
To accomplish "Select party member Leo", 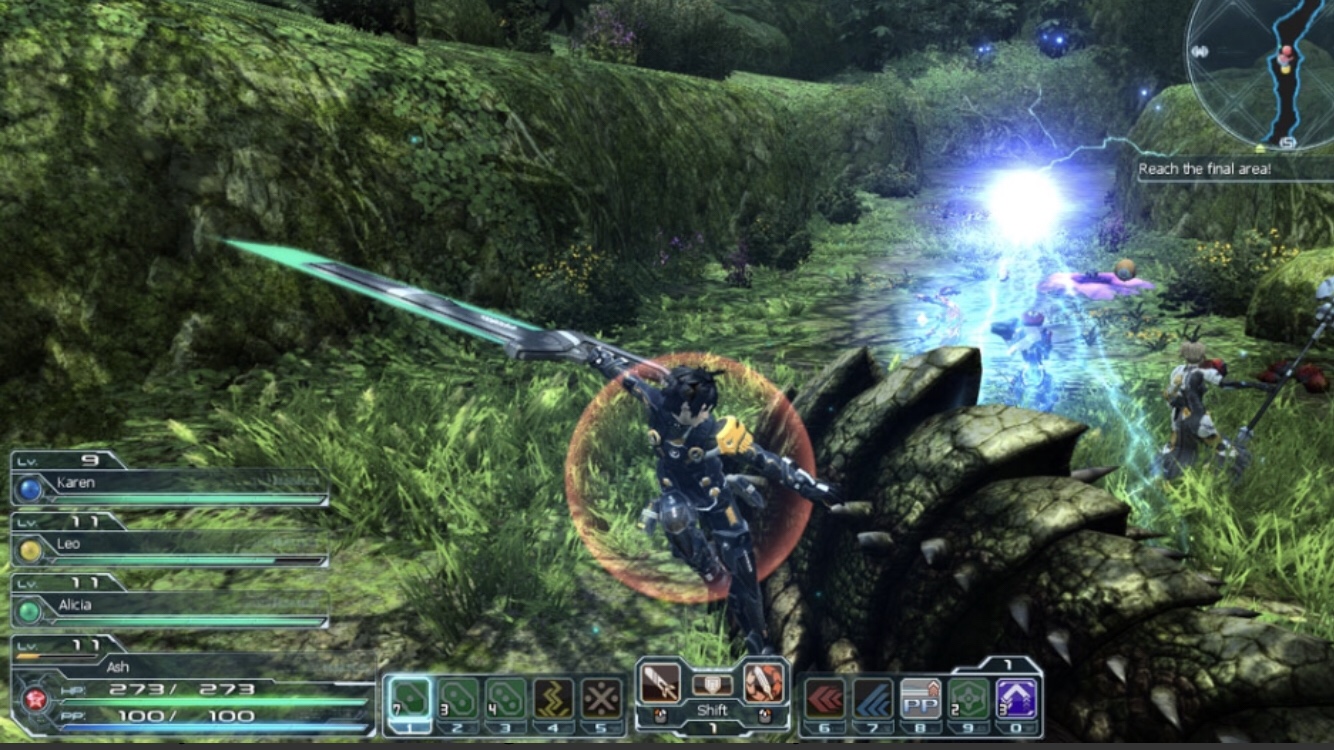I will [170, 545].
